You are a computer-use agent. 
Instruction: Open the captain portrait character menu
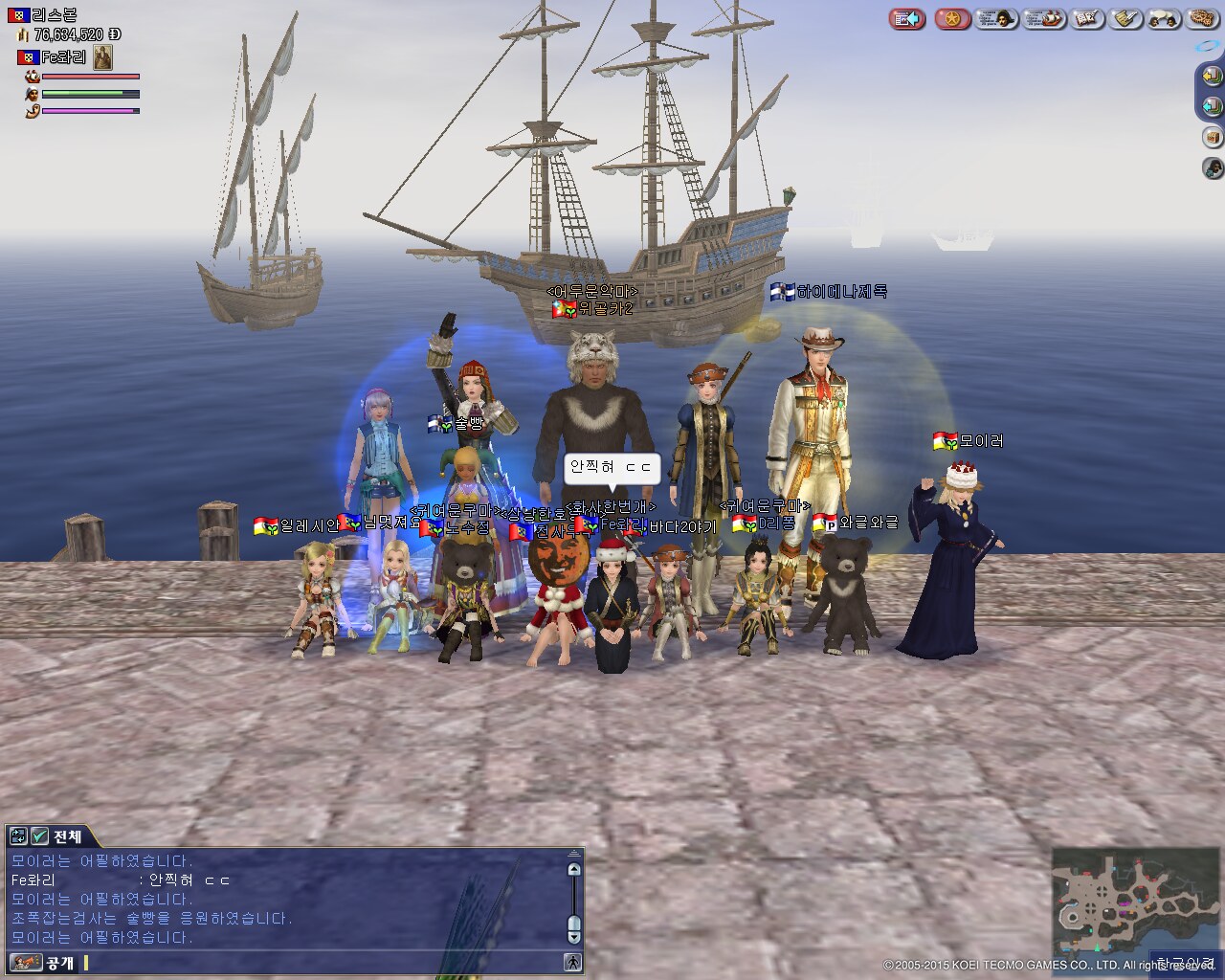point(997,18)
